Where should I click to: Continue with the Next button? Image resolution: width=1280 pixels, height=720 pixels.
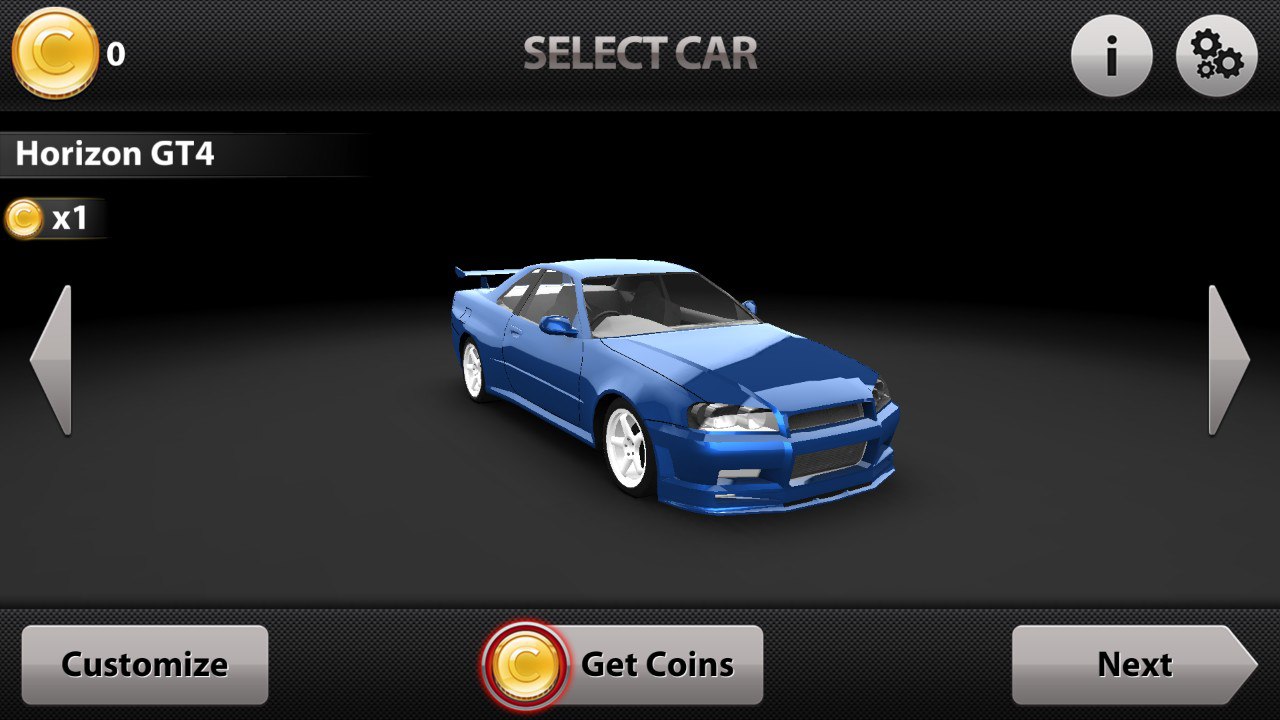(x=1133, y=665)
